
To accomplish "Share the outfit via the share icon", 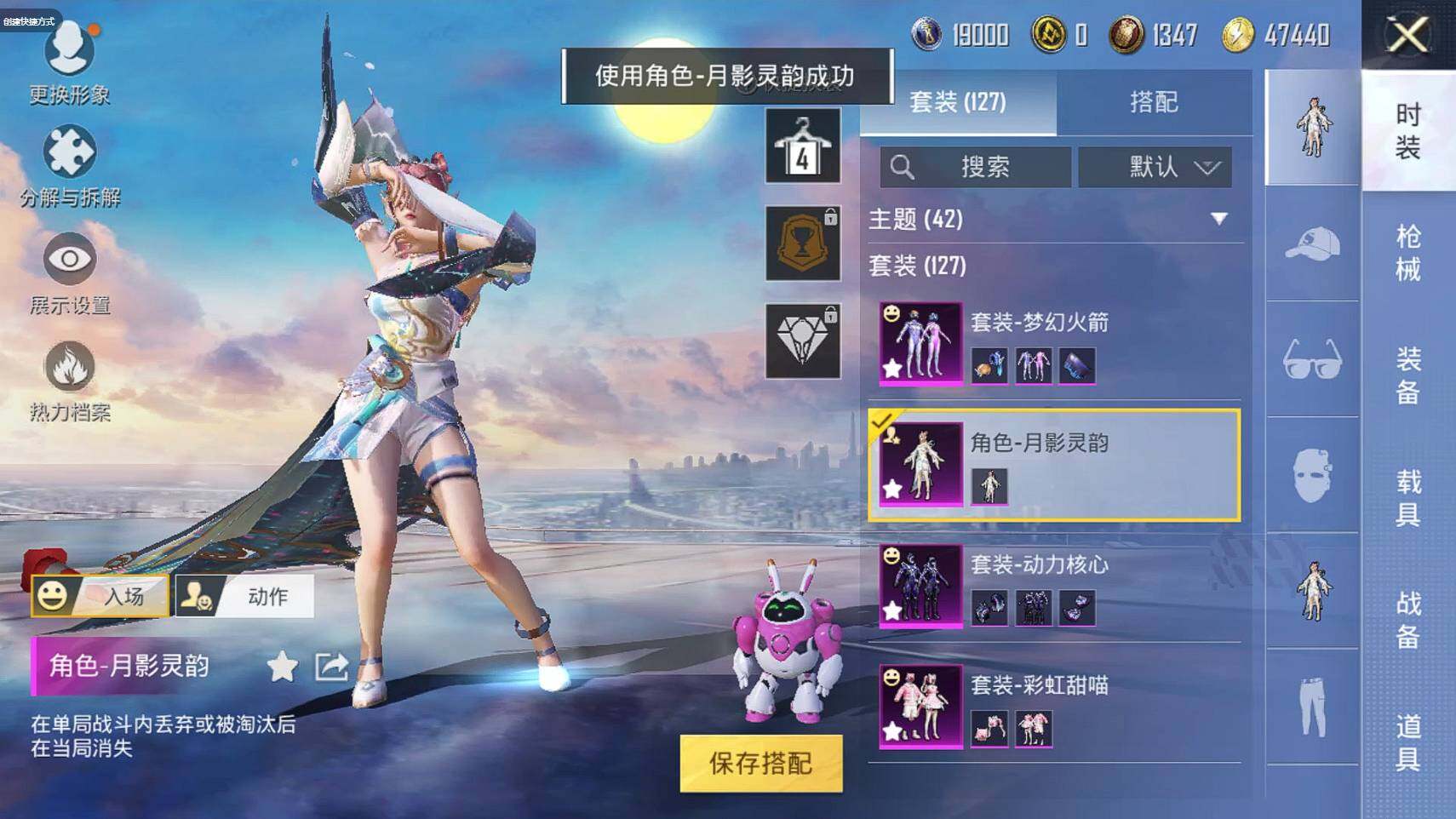I will pos(331,667).
